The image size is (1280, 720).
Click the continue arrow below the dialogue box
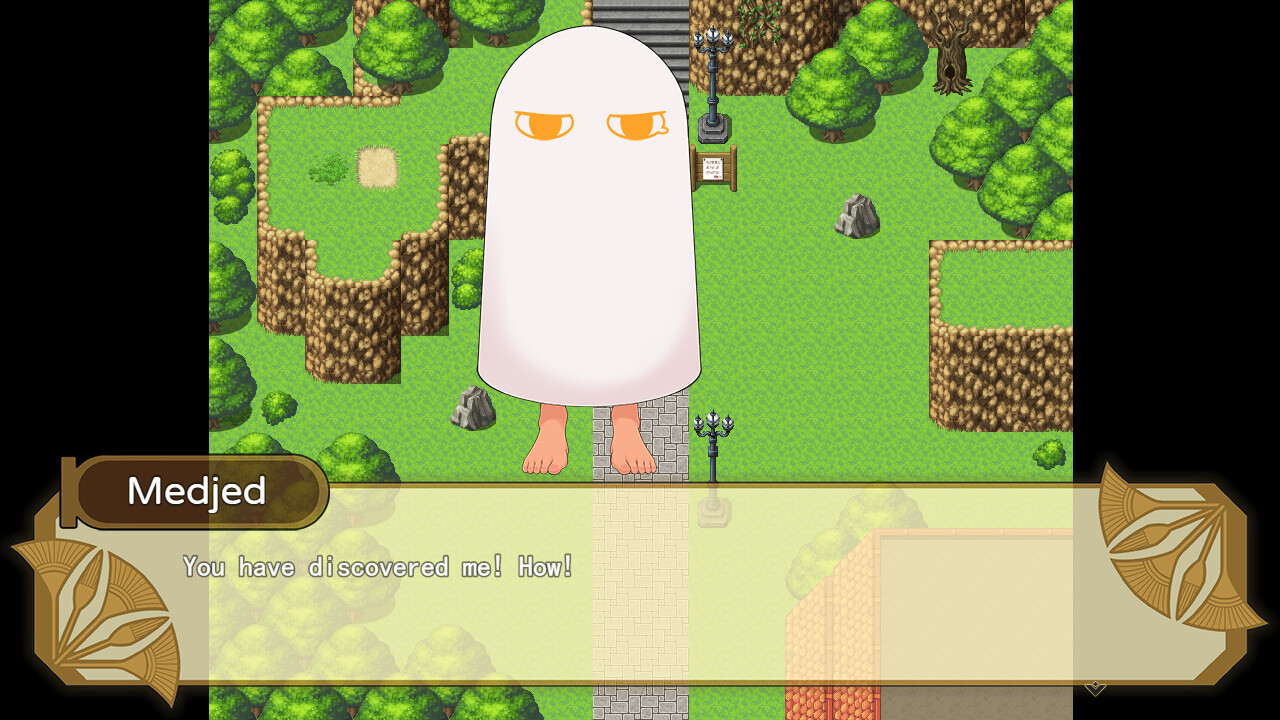[1095, 688]
